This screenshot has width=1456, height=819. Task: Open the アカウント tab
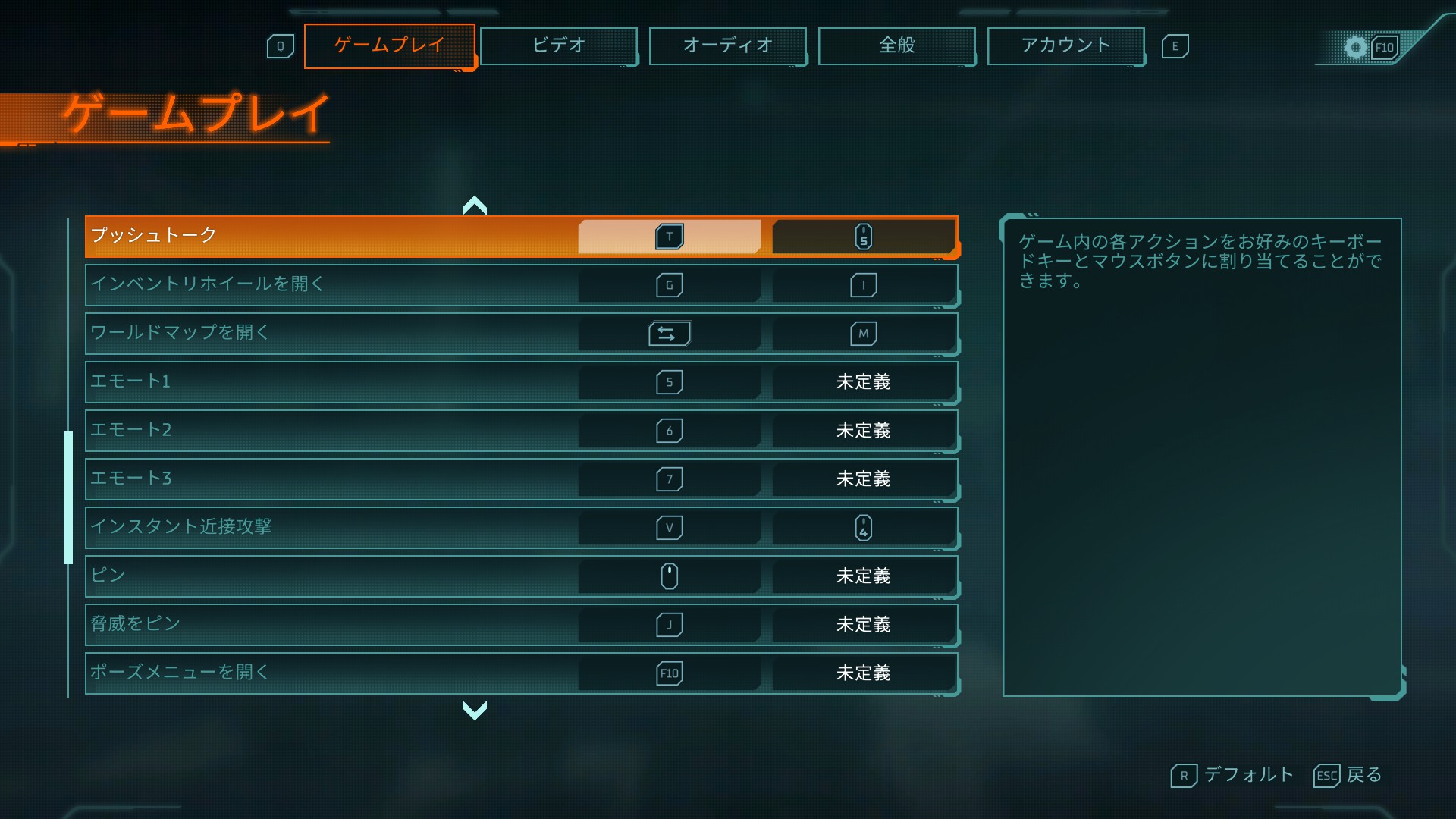pyautogui.click(x=1066, y=45)
